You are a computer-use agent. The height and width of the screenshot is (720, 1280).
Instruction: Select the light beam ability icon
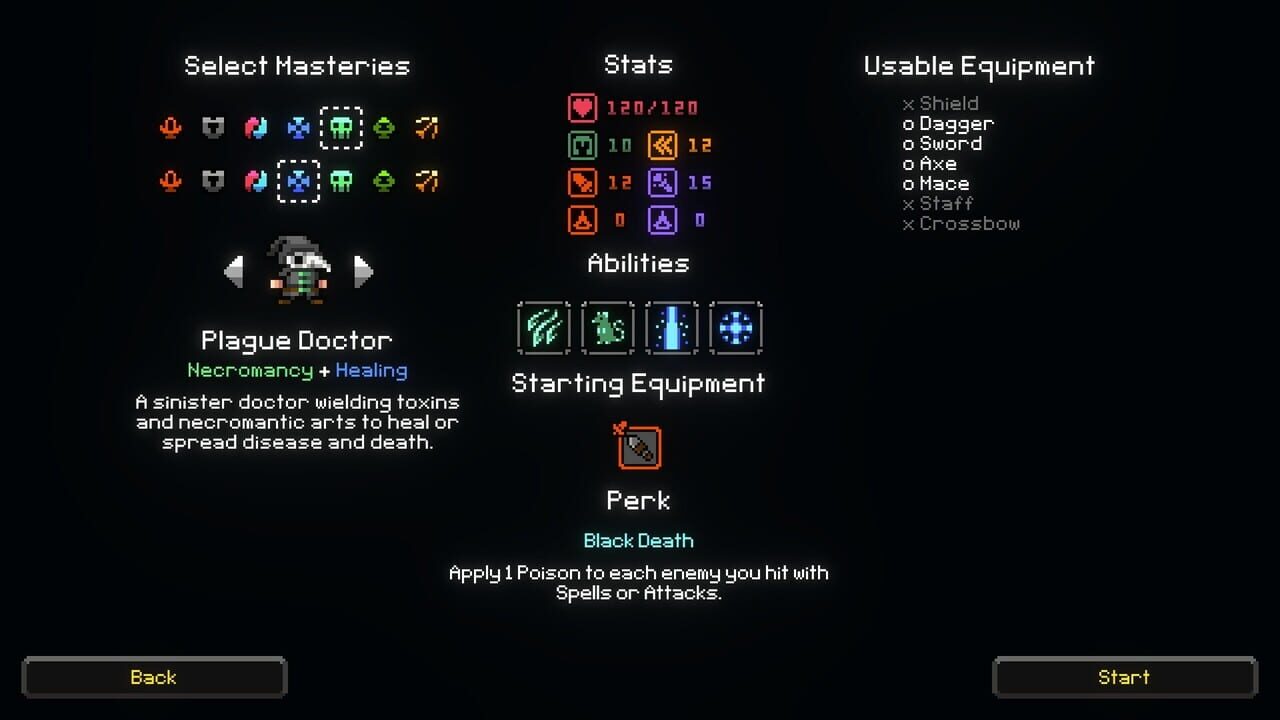[x=671, y=328]
